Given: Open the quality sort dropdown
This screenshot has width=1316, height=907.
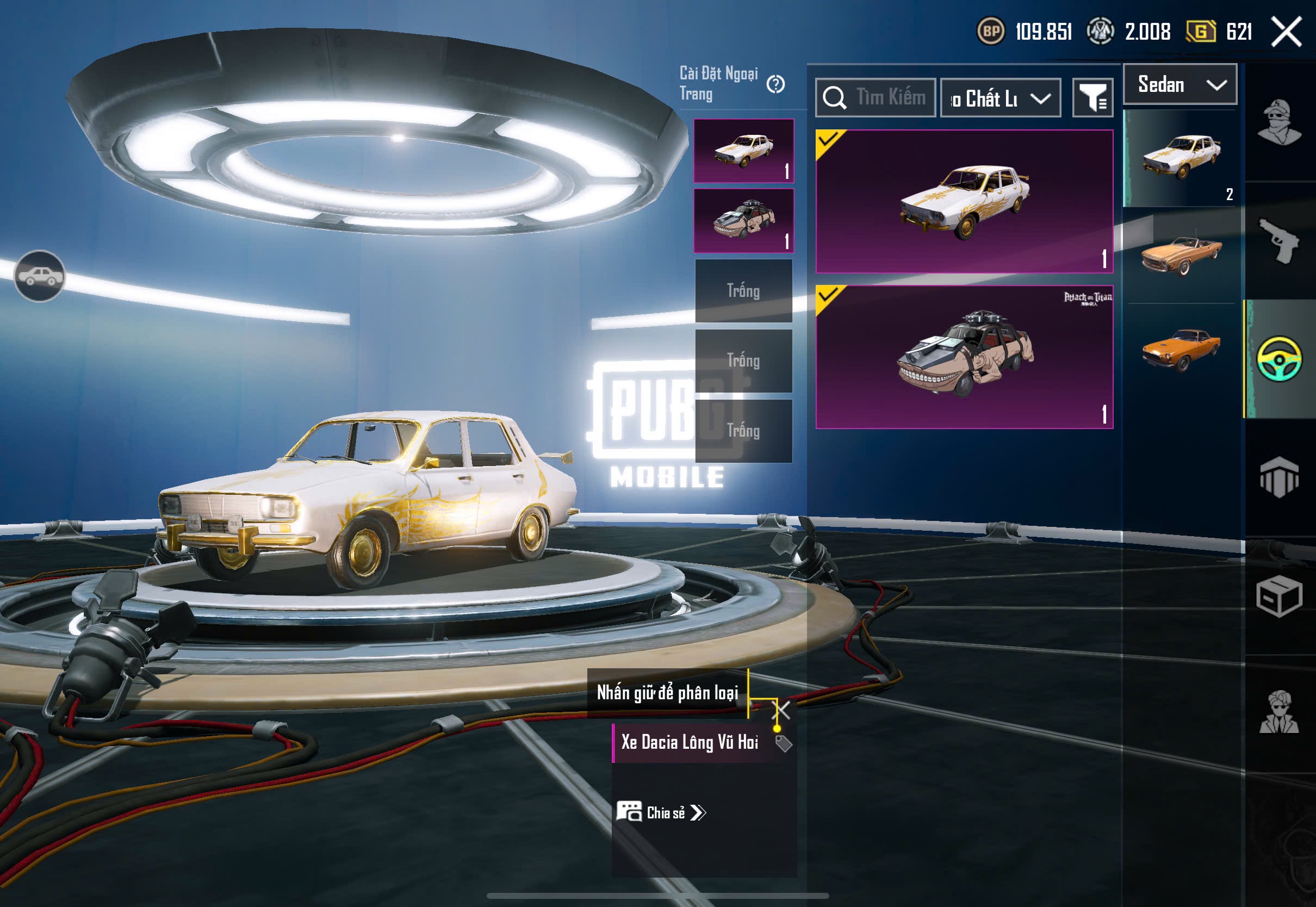Looking at the screenshot, I should (x=1000, y=98).
